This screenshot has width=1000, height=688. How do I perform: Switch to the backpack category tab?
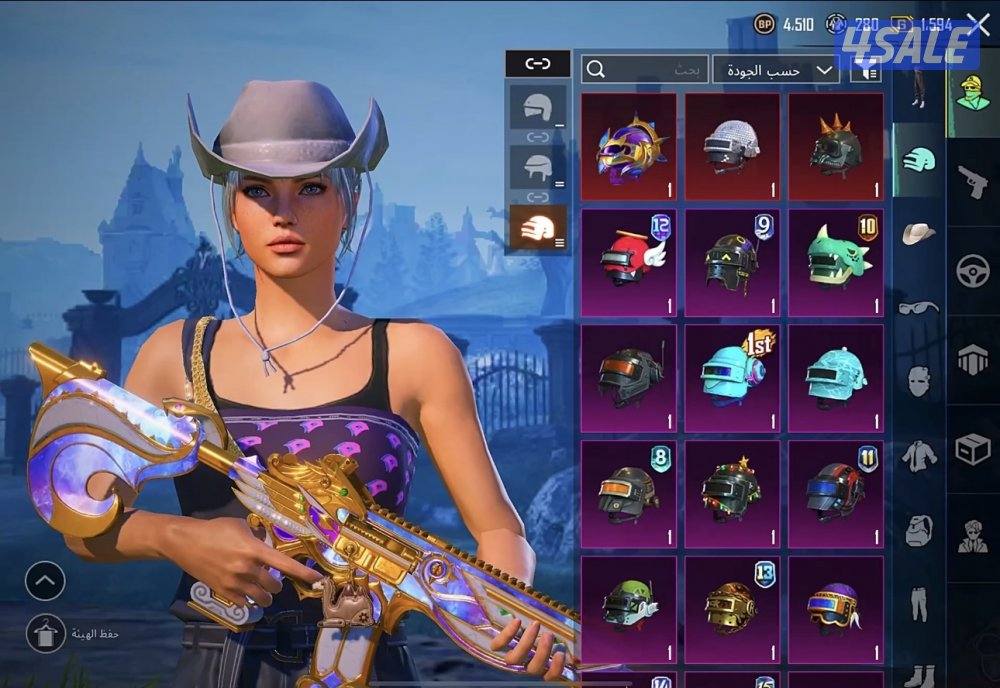[x=917, y=530]
